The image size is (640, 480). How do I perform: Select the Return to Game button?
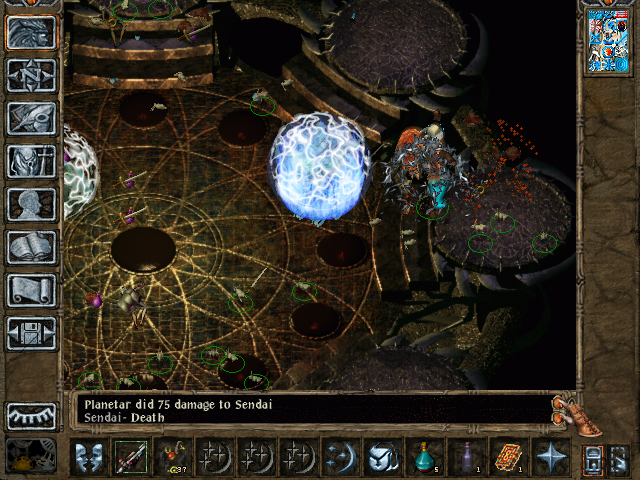coord(31,32)
